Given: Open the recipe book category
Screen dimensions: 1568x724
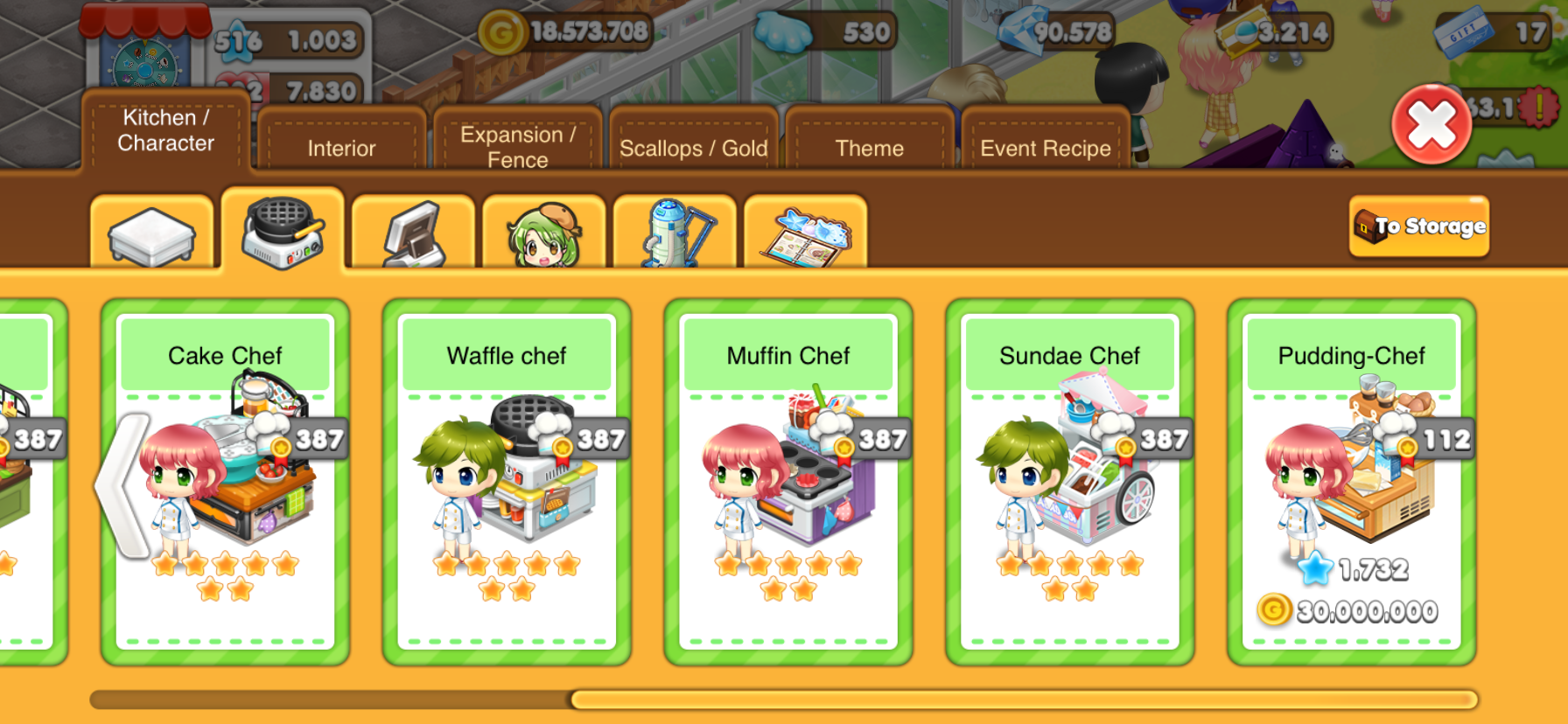Looking at the screenshot, I should [805, 233].
